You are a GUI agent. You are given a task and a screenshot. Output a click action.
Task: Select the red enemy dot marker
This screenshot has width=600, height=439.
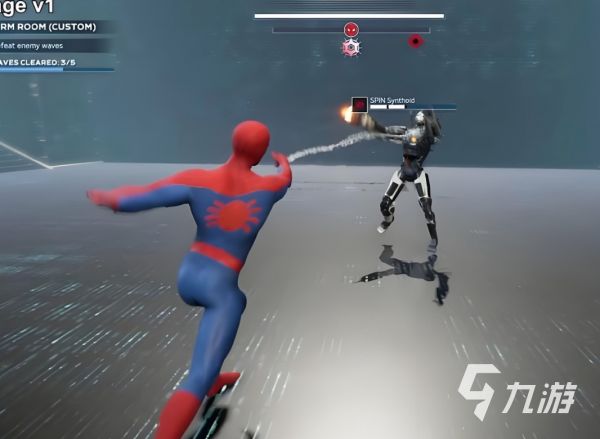(415, 42)
